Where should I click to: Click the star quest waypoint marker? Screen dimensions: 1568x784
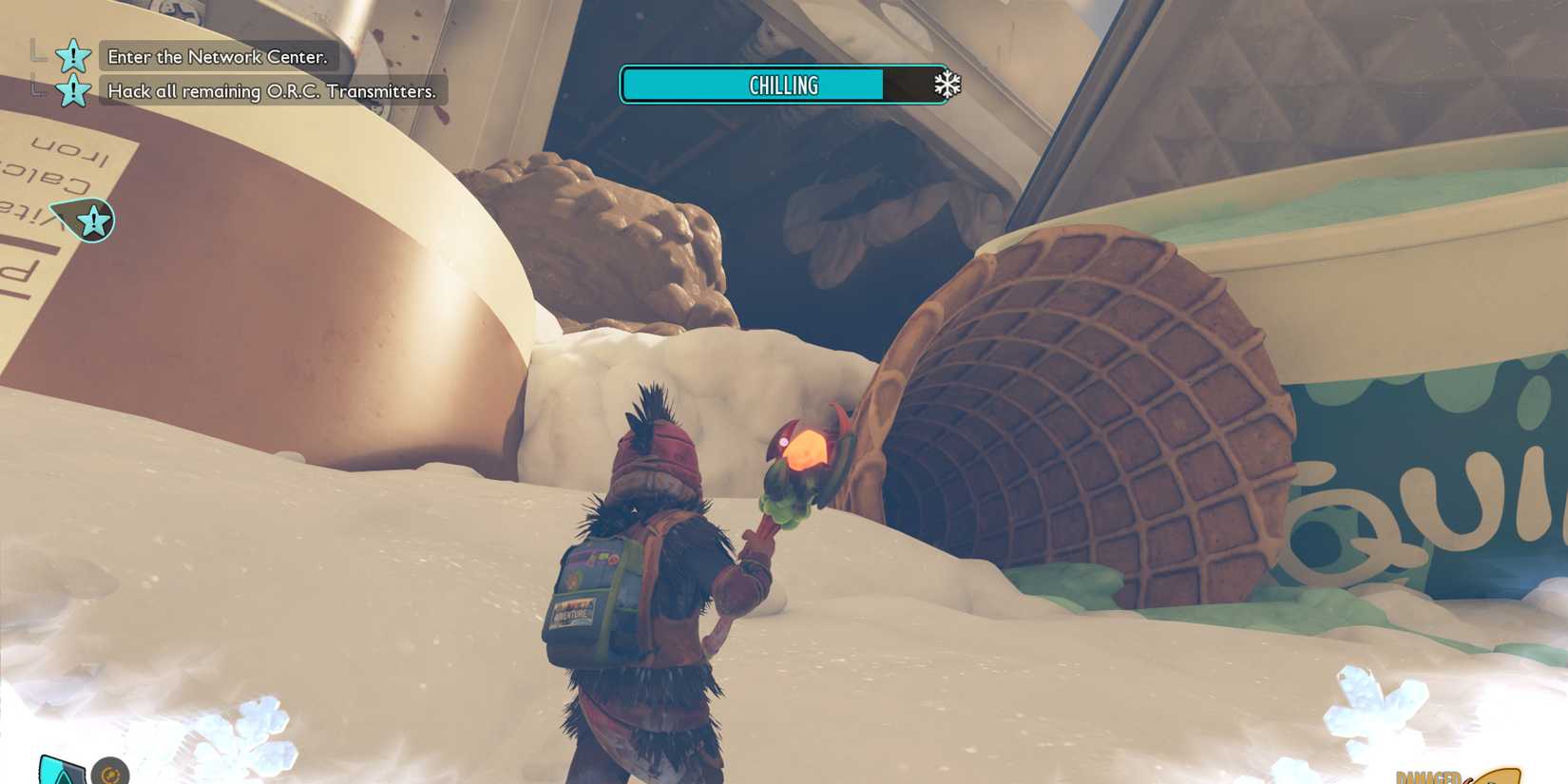tap(93, 221)
